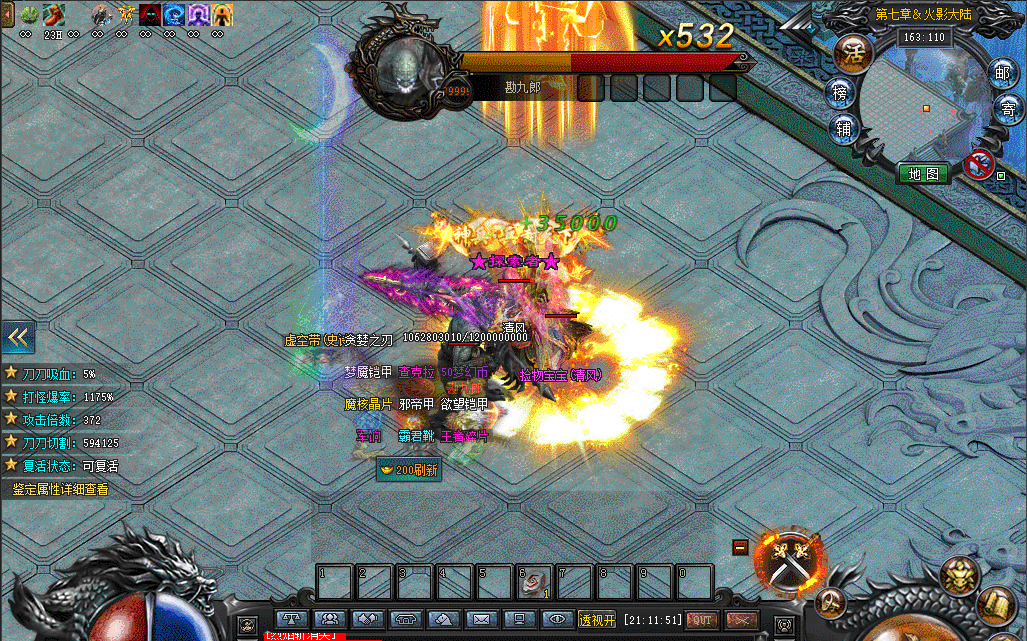Click the 200刷新 refresh button
The width and height of the screenshot is (1027, 641).
(408, 469)
